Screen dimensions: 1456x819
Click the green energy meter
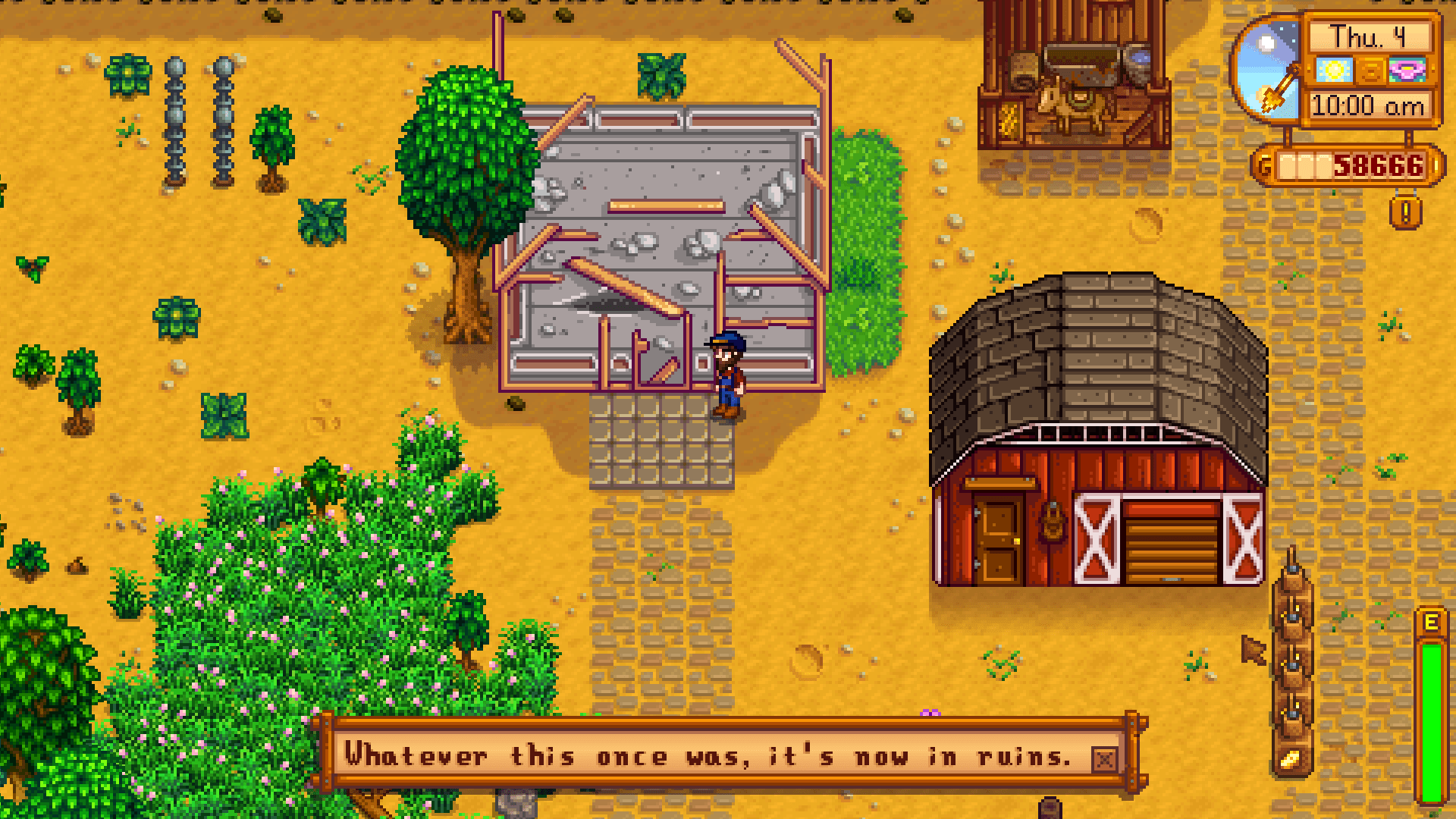[x=1431, y=720]
